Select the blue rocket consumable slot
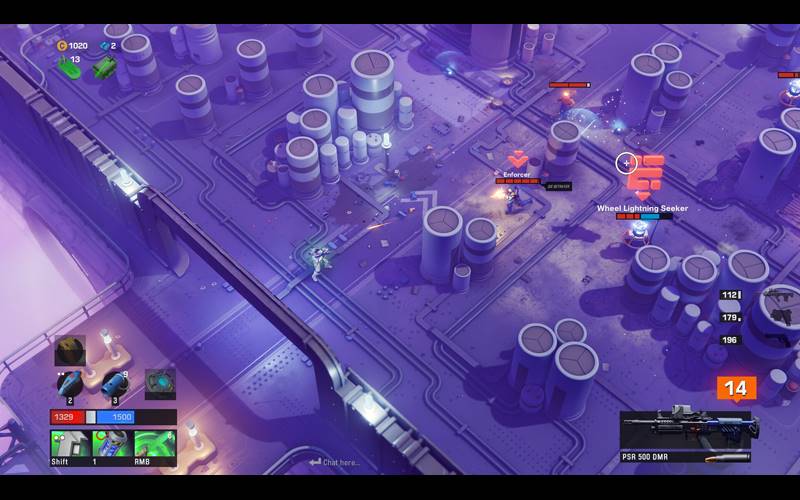This screenshot has height=500, width=800. pyautogui.click(x=70, y=384)
